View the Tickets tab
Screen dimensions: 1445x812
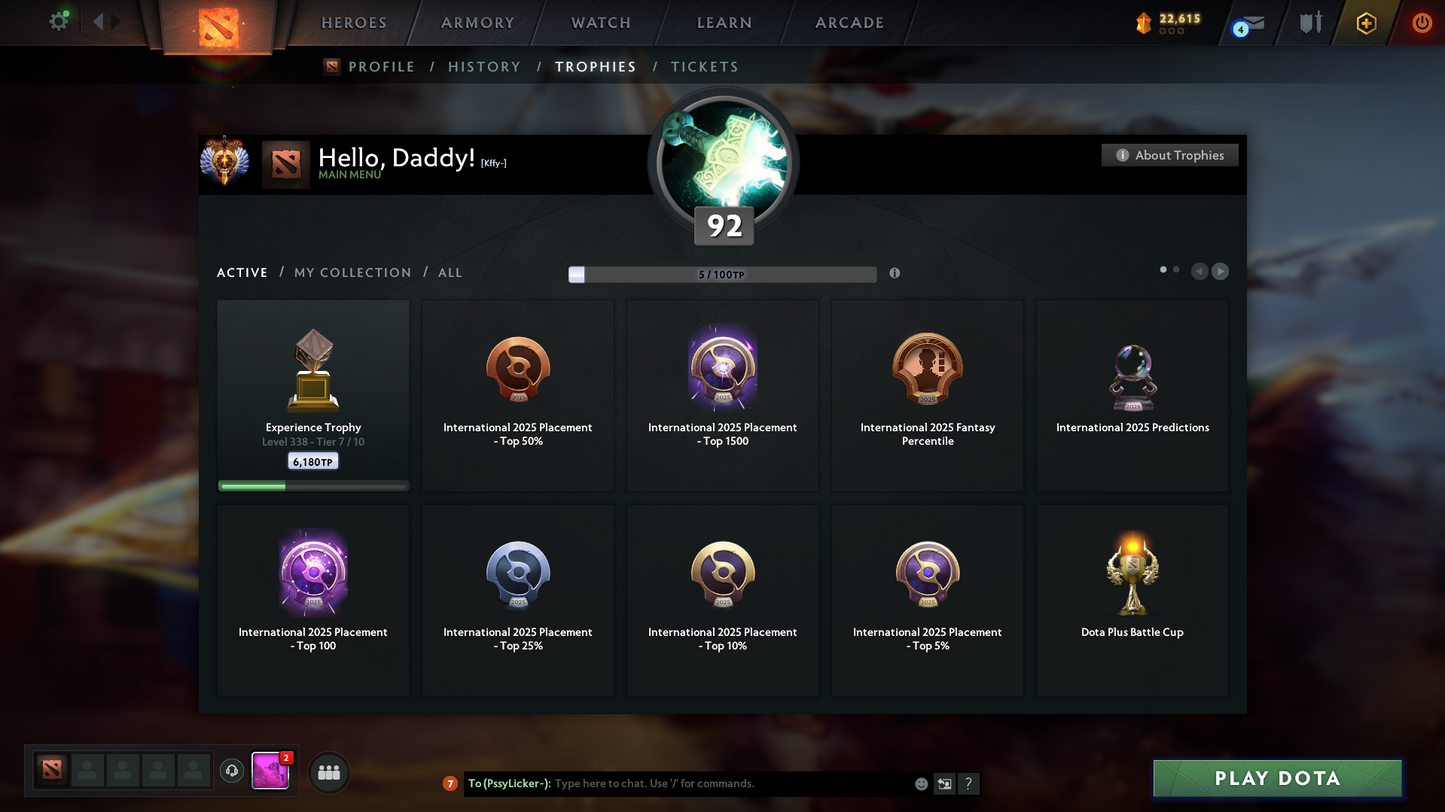click(704, 67)
